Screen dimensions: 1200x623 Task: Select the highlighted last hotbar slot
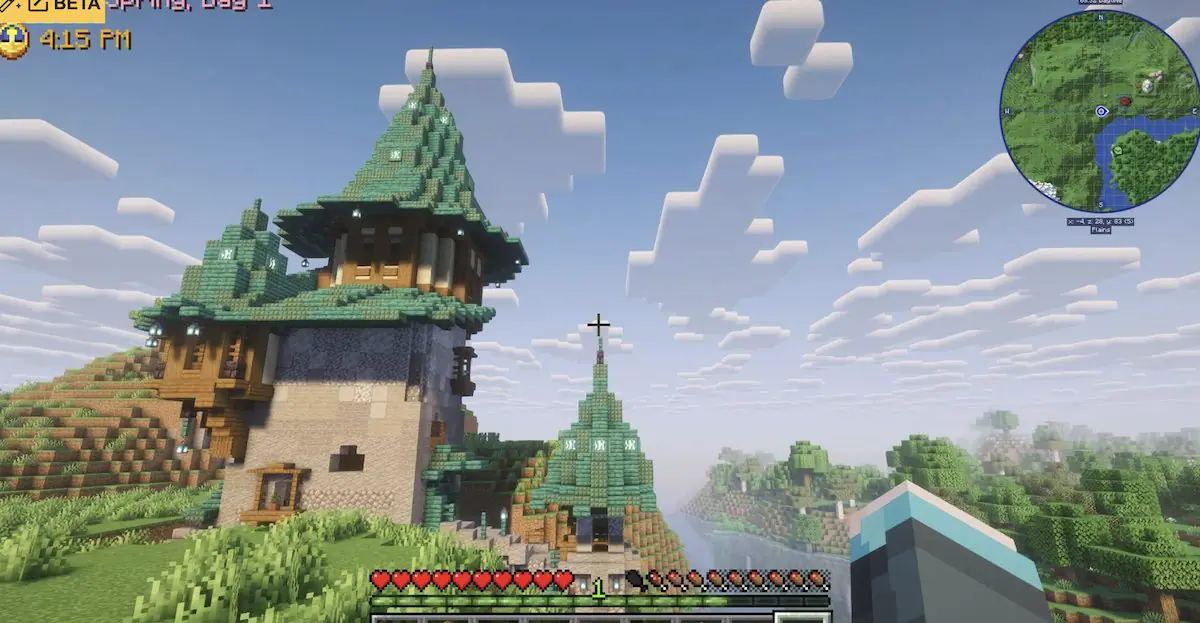coord(803,618)
